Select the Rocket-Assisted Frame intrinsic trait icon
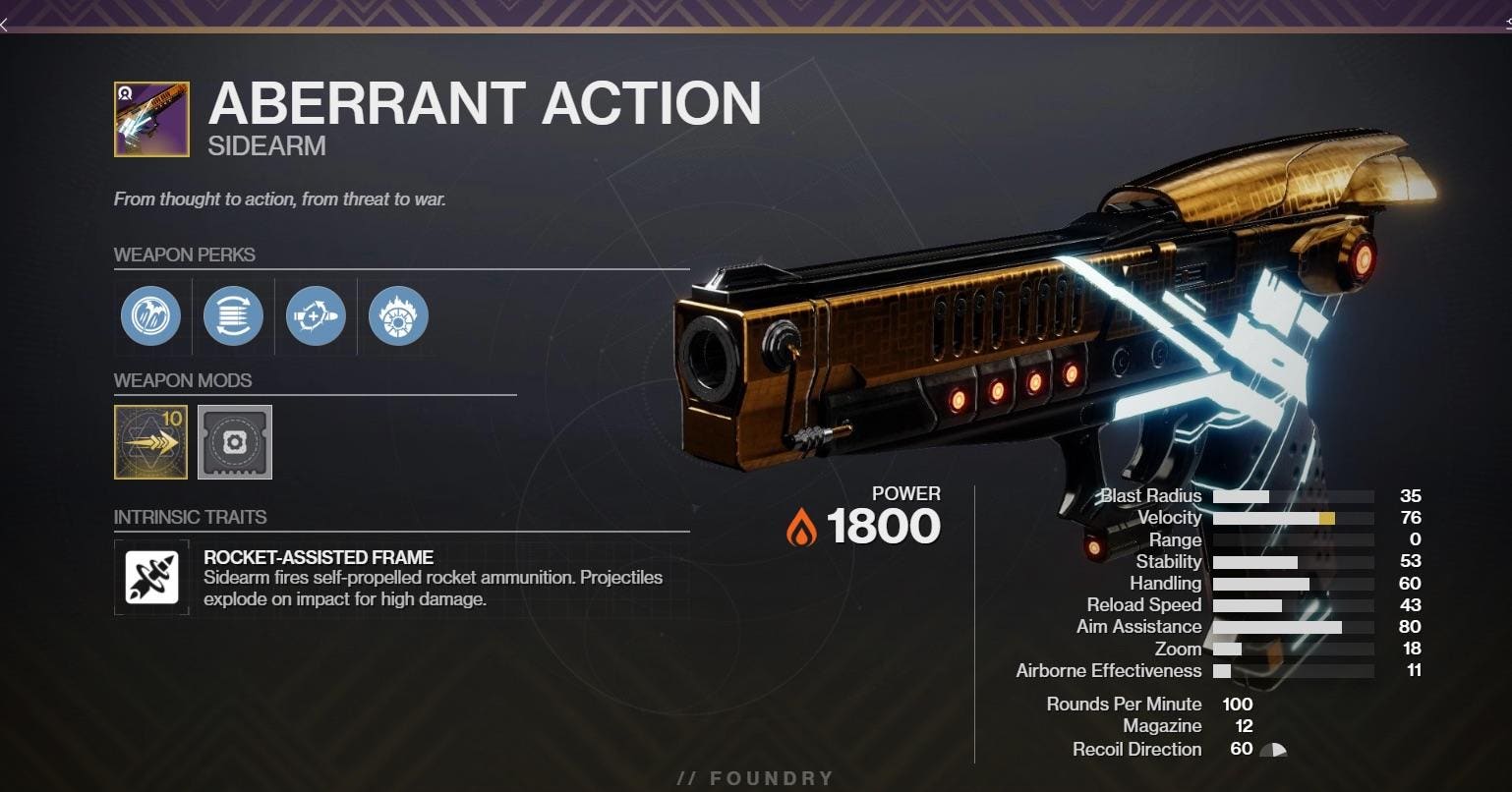The width and height of the screenshot is (1512, 792). pyautogui.click(x=151, y=577)
